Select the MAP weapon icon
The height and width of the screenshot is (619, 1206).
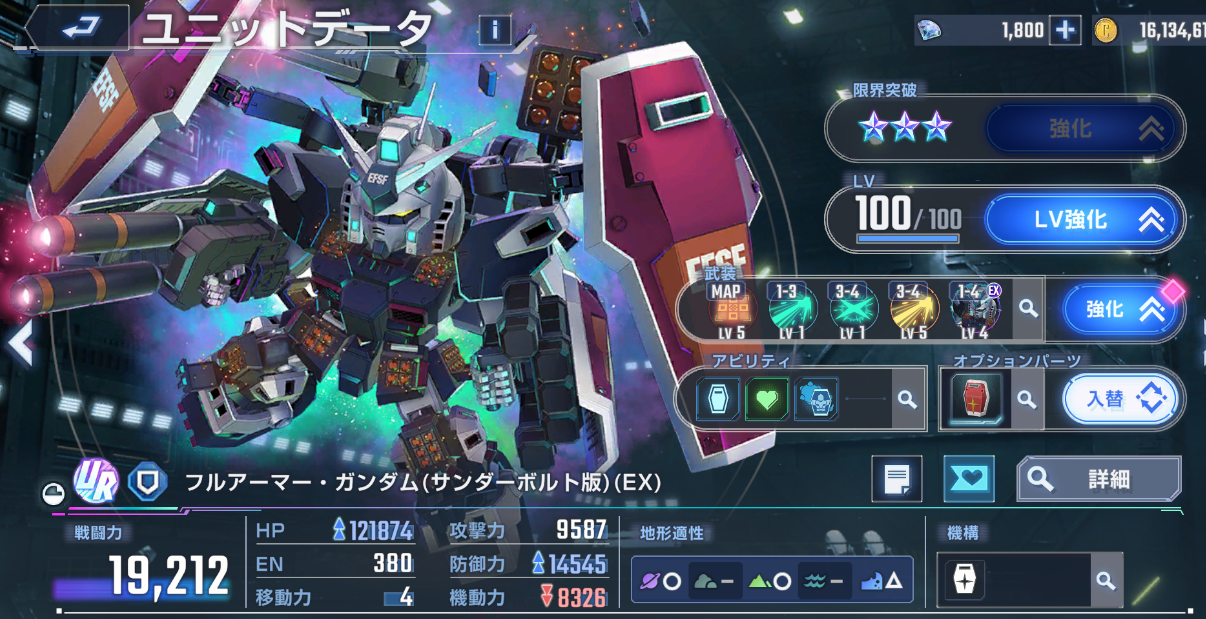coord(728,309)
